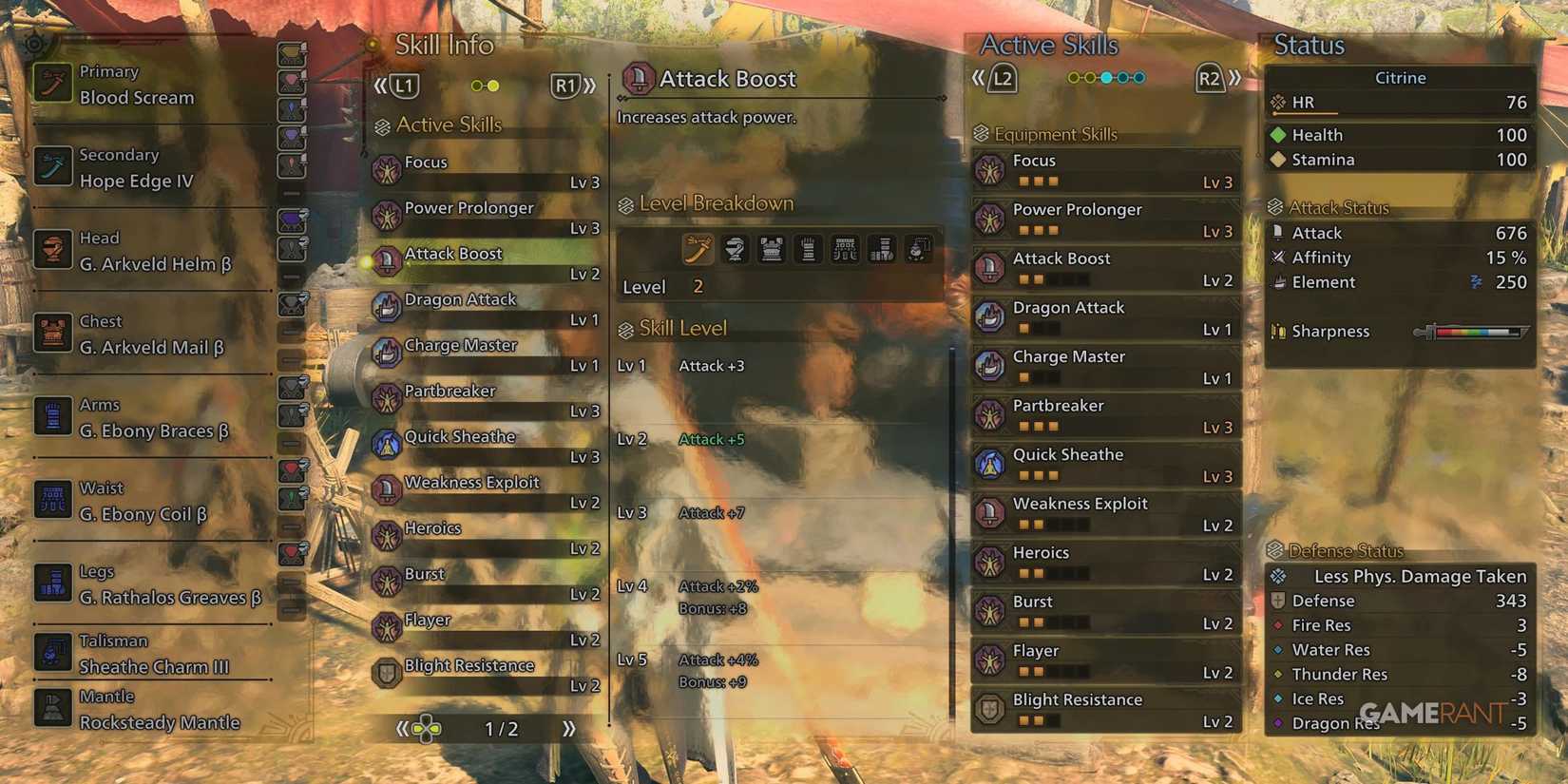Select the second yellow page dot in Skill Info
Screen dimensions: 1568x784
493,86
